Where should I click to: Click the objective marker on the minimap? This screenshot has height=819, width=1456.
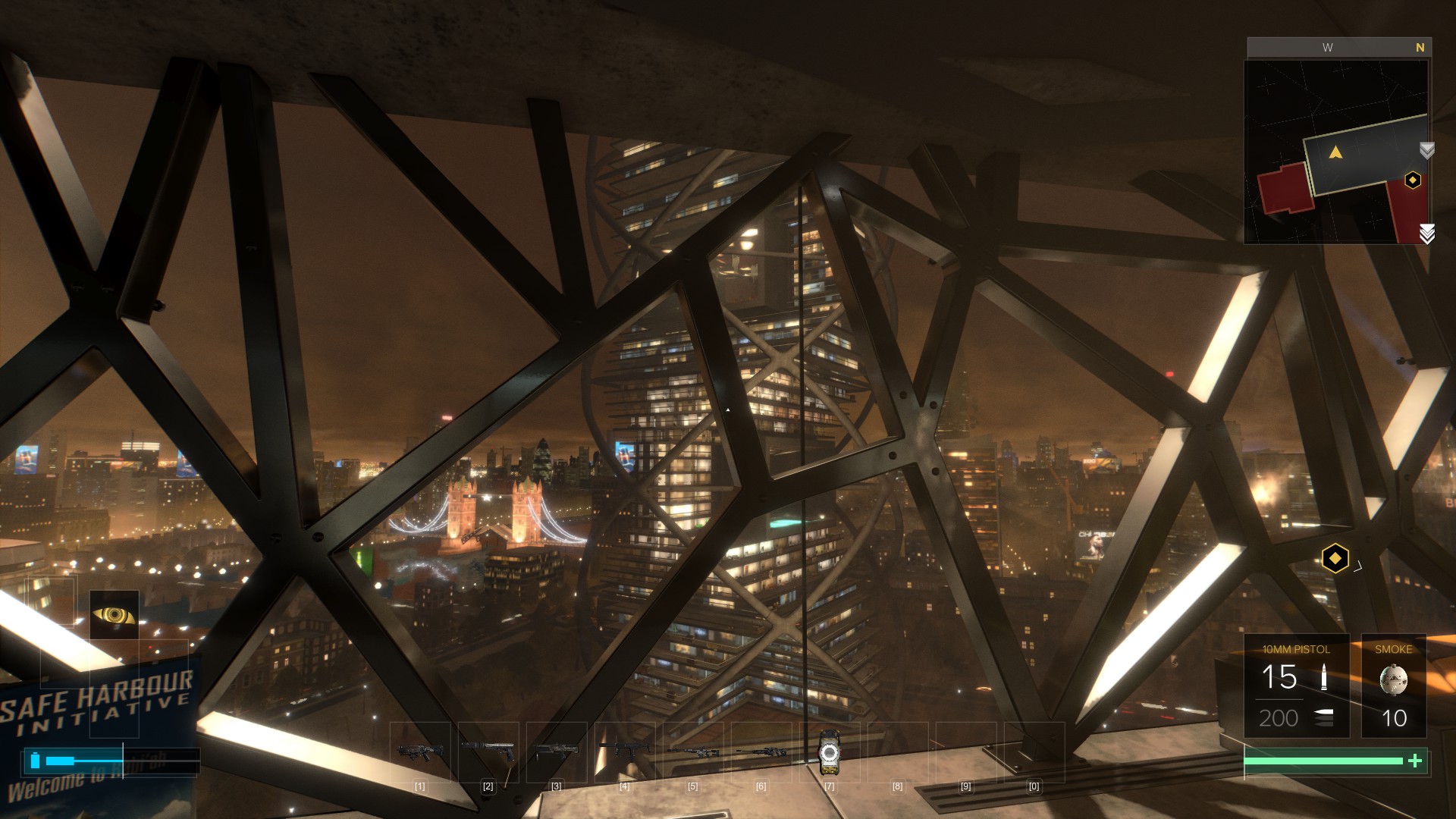(x=1412, y=180)
